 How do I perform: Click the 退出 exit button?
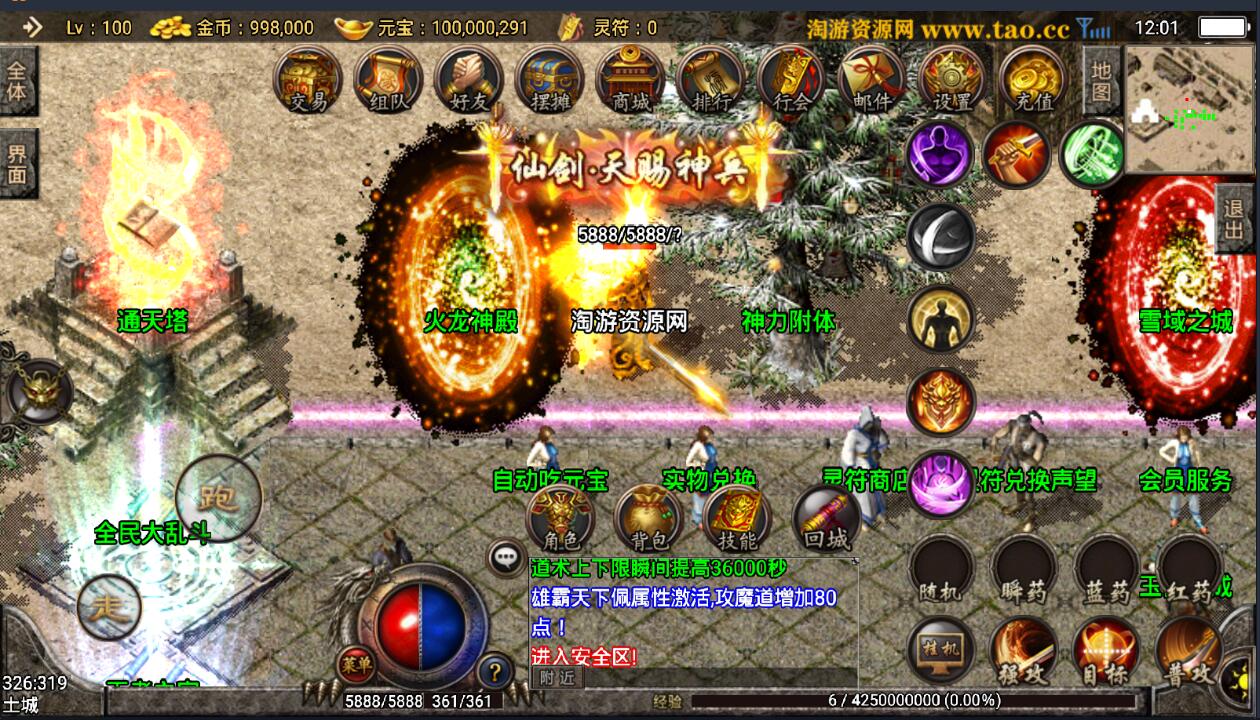(1236, 219)
